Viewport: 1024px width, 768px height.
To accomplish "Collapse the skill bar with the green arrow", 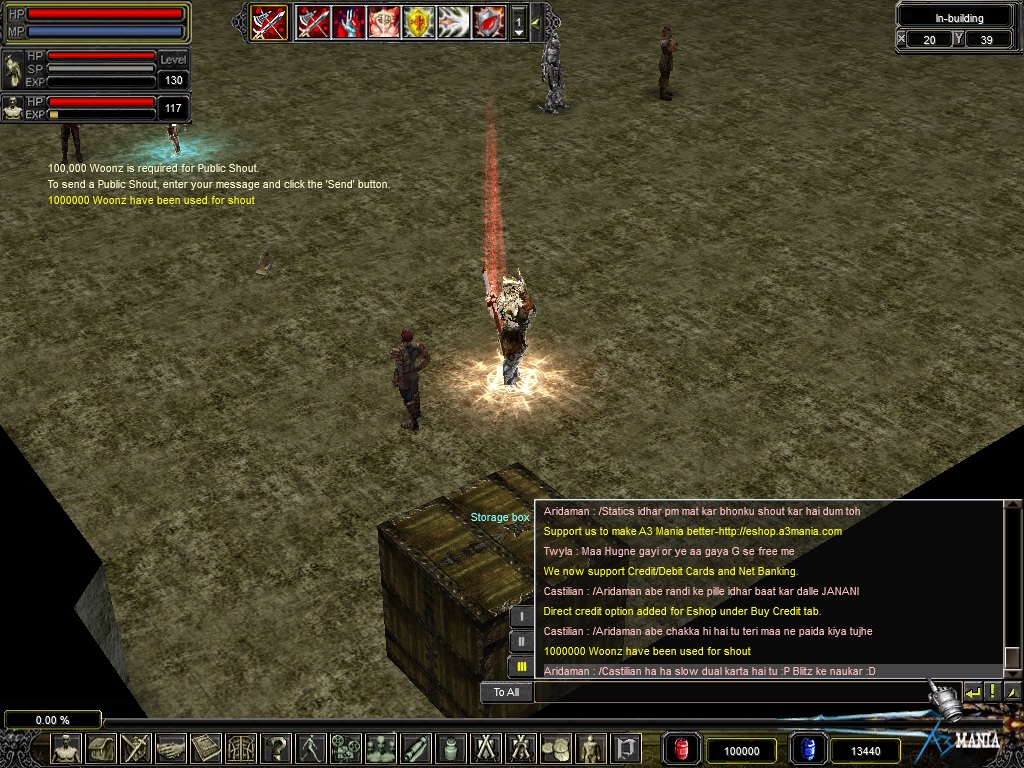I will click(x=536, y=22).
